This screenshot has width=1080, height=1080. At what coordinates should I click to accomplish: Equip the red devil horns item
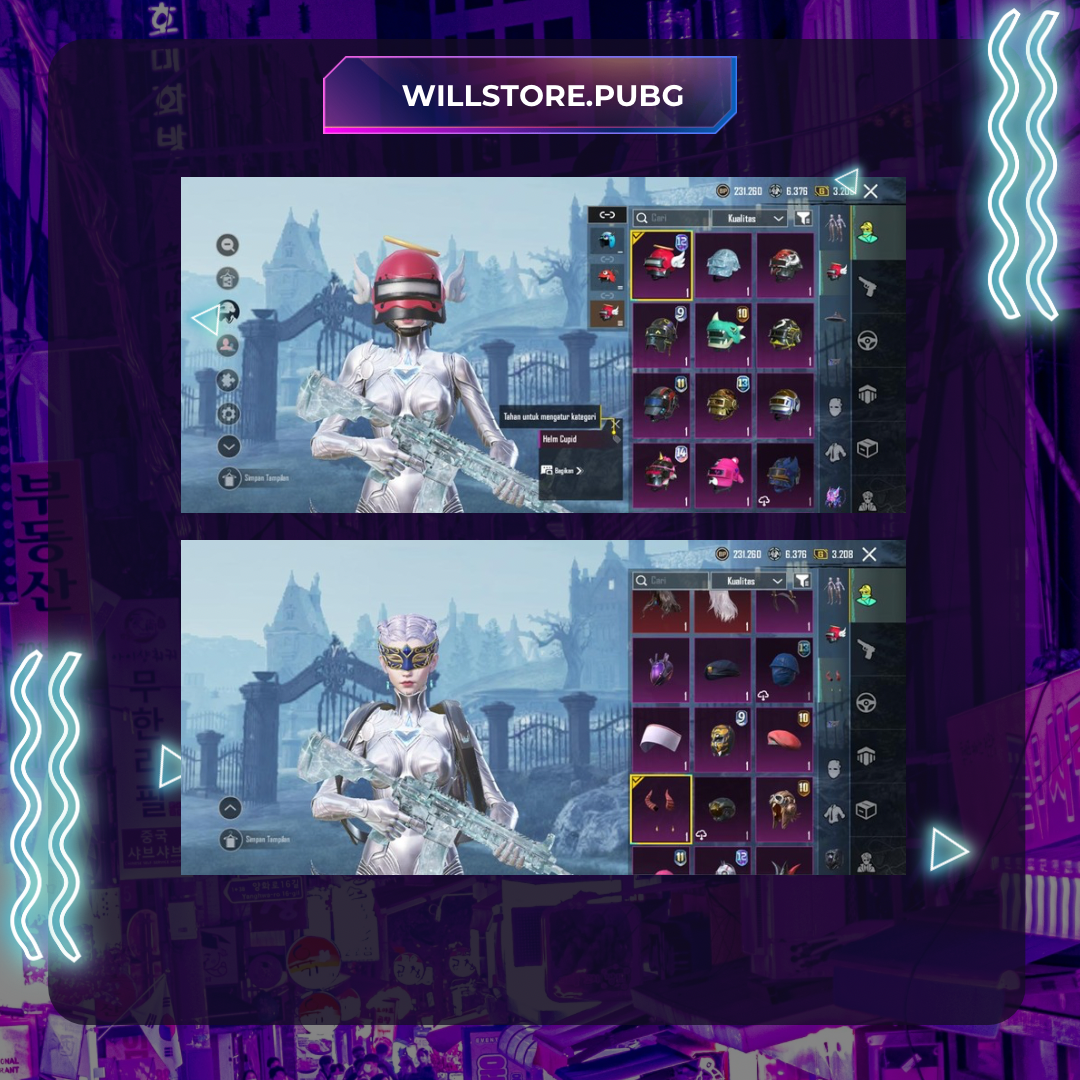click(x=660, y=806)
